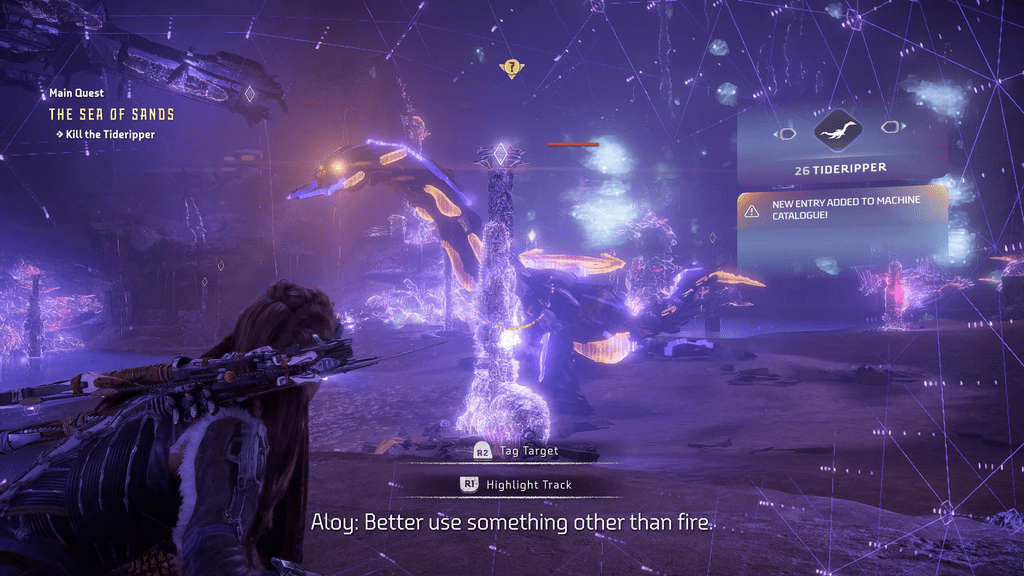Click the yellow question mark quest marker
This screenshot has width=1024, height=576.
point(512,68)
